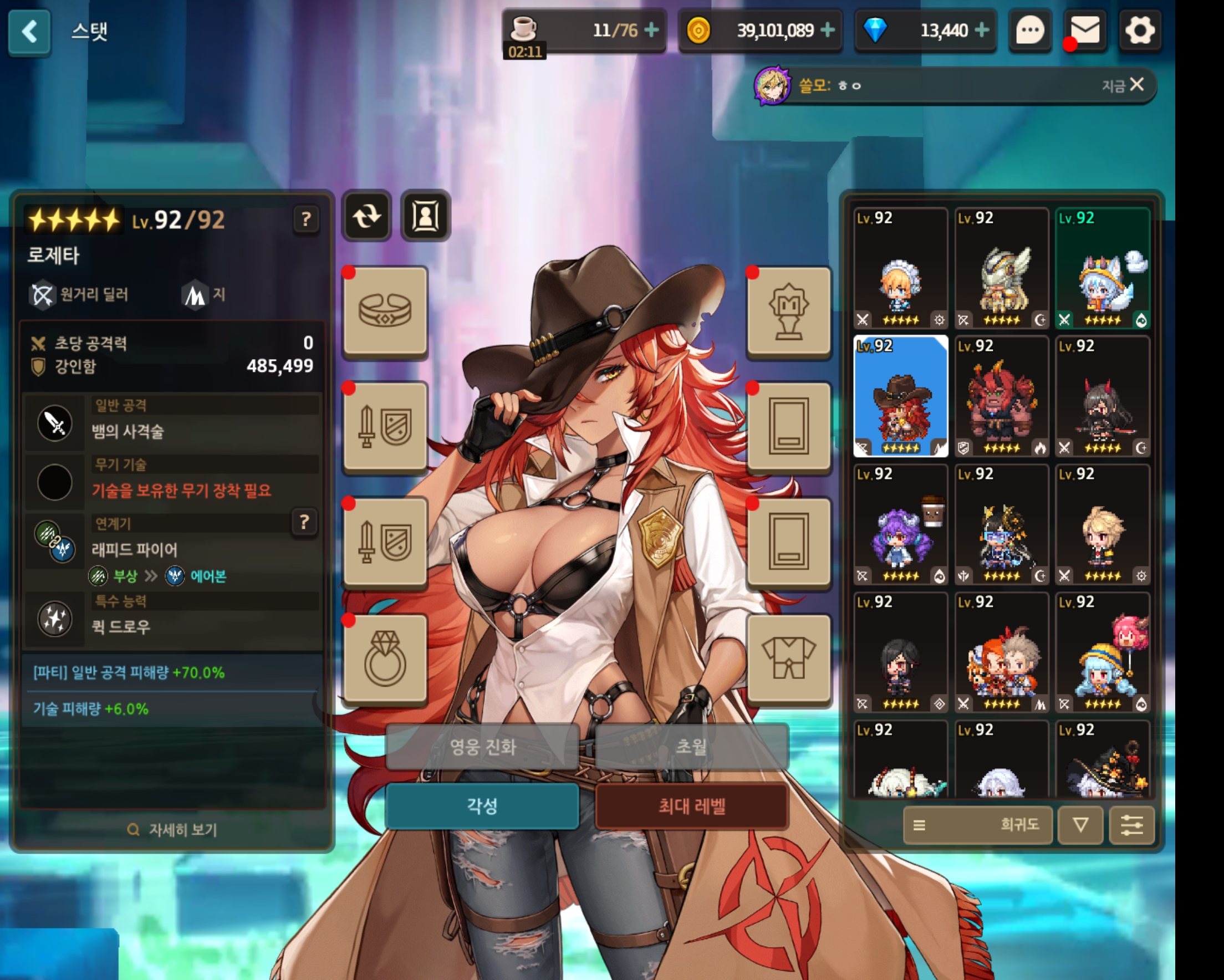Open 영웅 진화 hero evolution

pyautogui.click(x=482, y=747)
